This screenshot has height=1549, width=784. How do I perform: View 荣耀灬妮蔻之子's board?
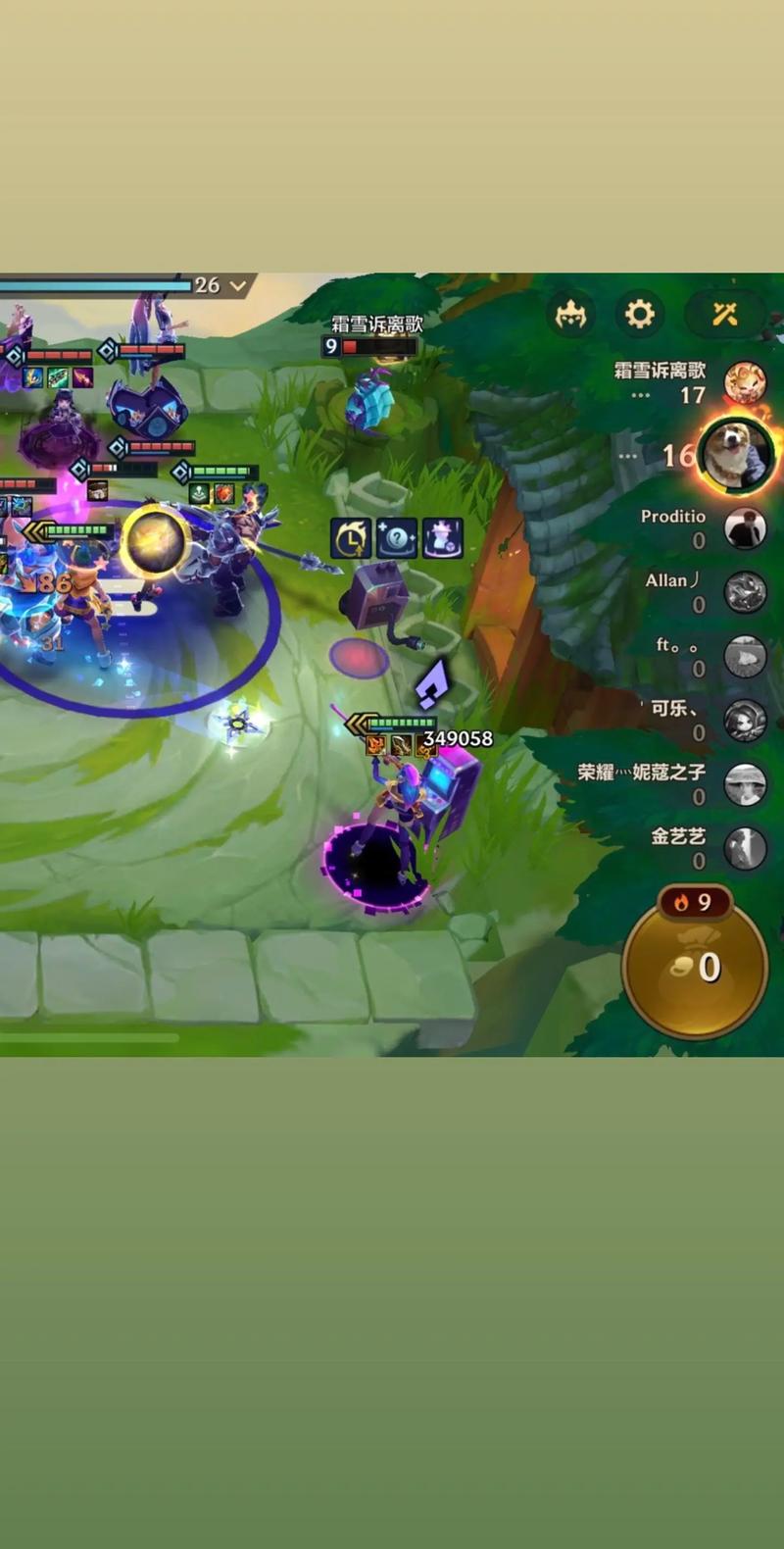(745, 784)
